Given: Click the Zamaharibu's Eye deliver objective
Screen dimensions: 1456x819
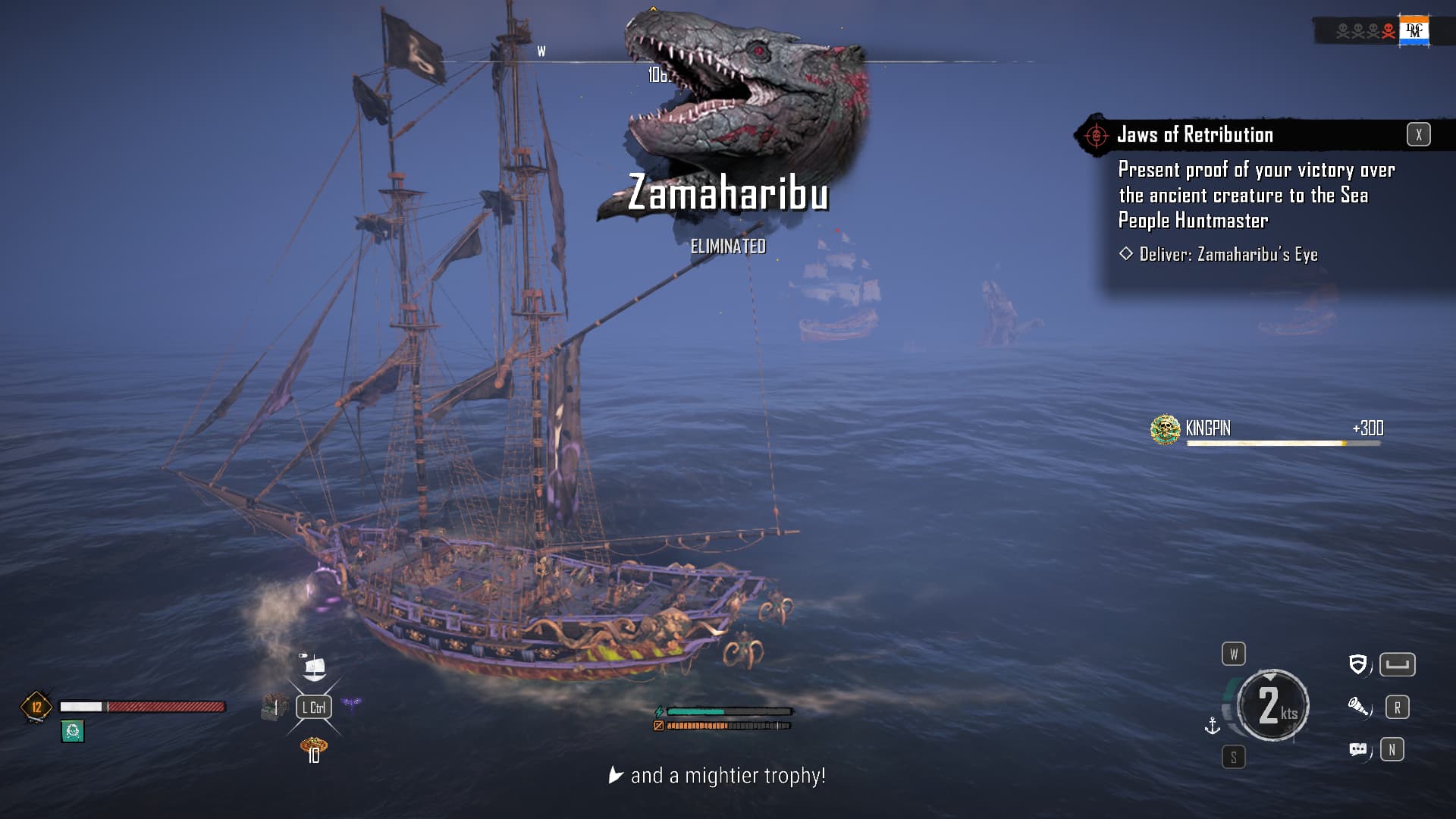Looking at the screenshot, I should [1228, 255].
